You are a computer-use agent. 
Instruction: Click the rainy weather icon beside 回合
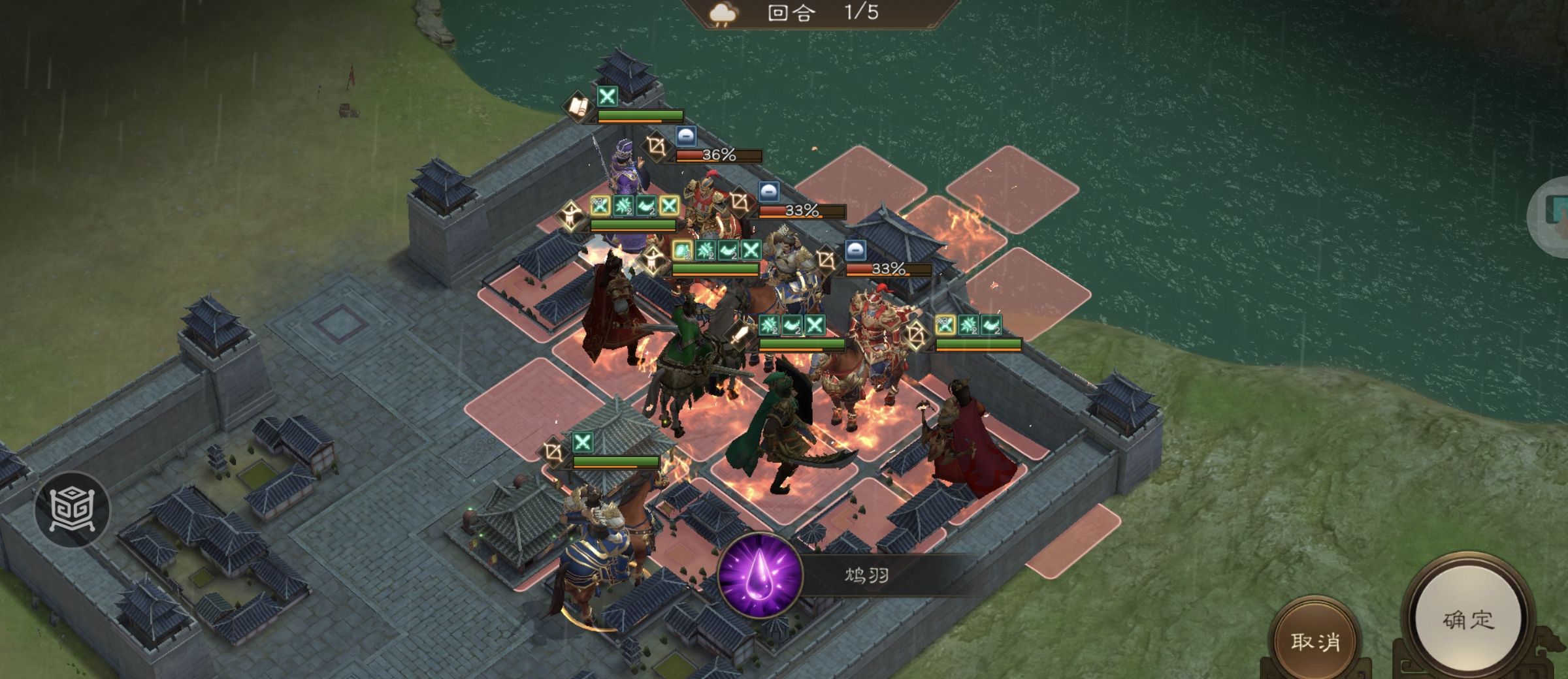pos(723,13)
